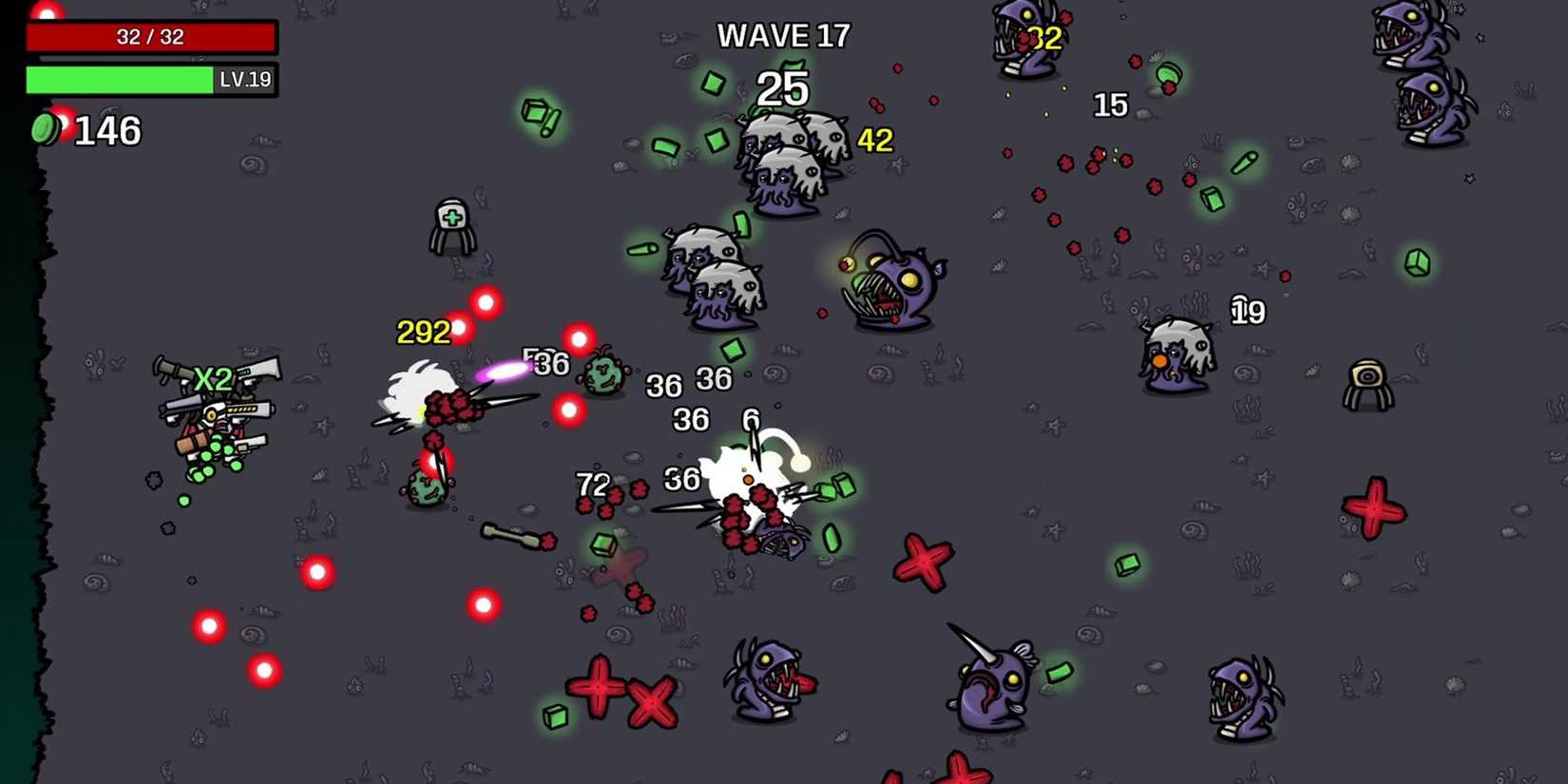This screenshot has width=1568, height=784.
Task: Click the WAVE 17 label
Action: point(783,35)
